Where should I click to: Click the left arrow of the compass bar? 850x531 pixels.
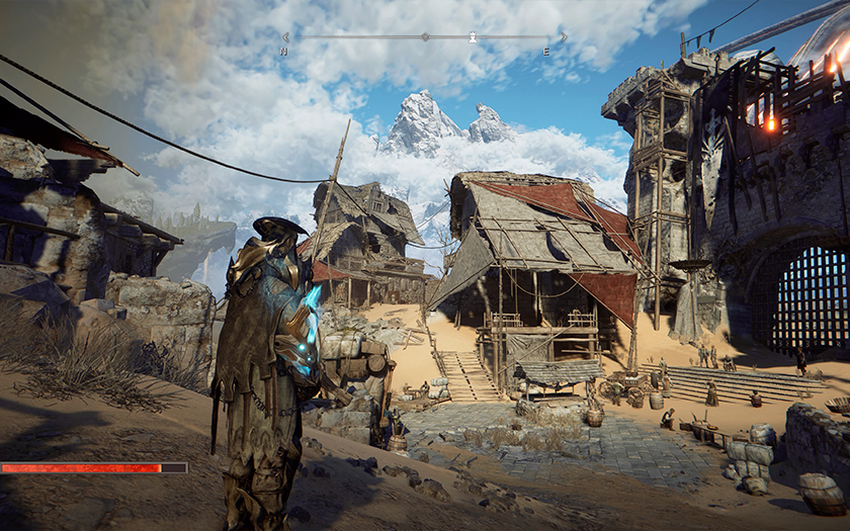(285, 37)
